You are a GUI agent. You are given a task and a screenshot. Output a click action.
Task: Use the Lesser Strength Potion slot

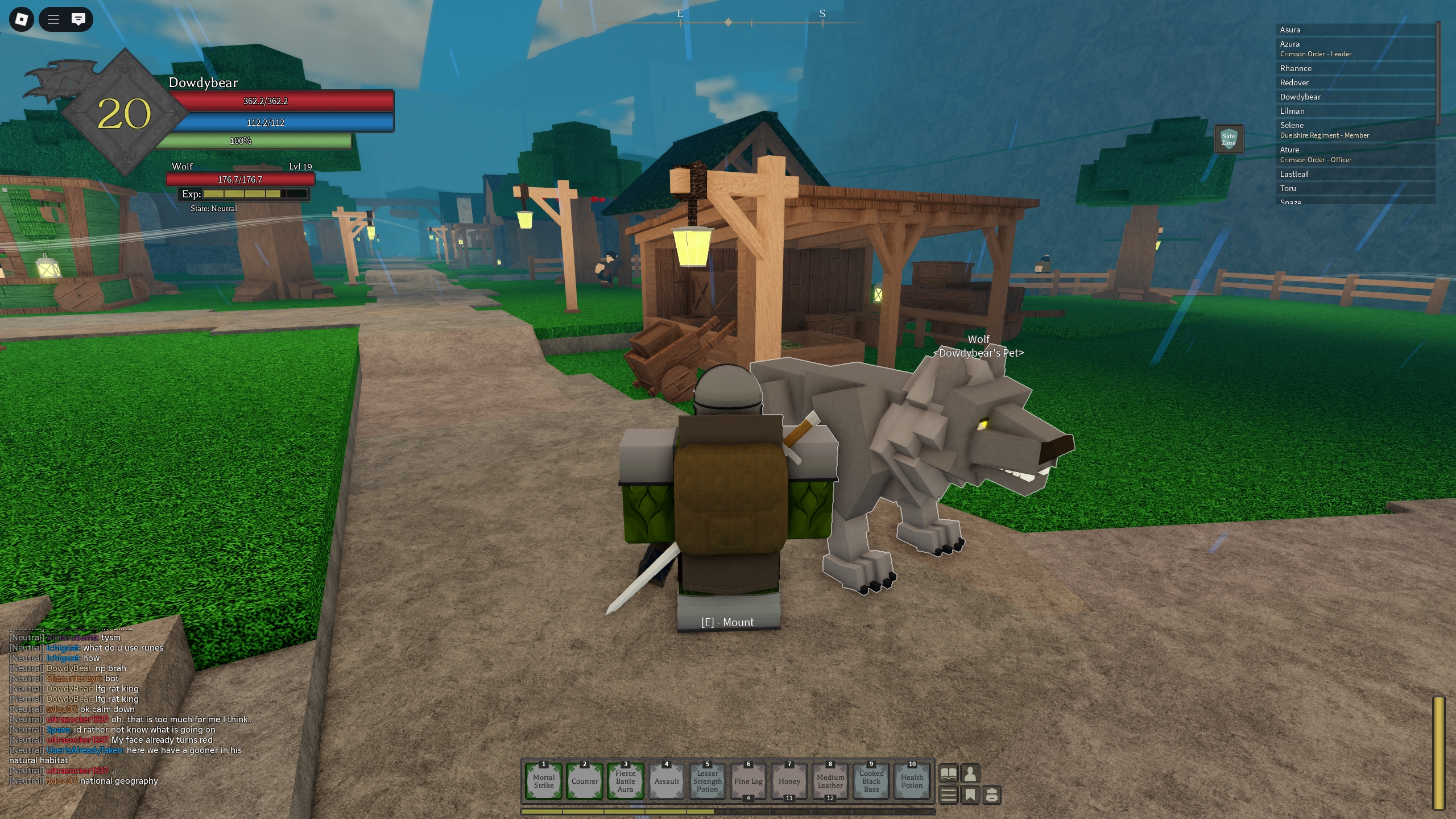pyautogui.click(x=707, y=781)
